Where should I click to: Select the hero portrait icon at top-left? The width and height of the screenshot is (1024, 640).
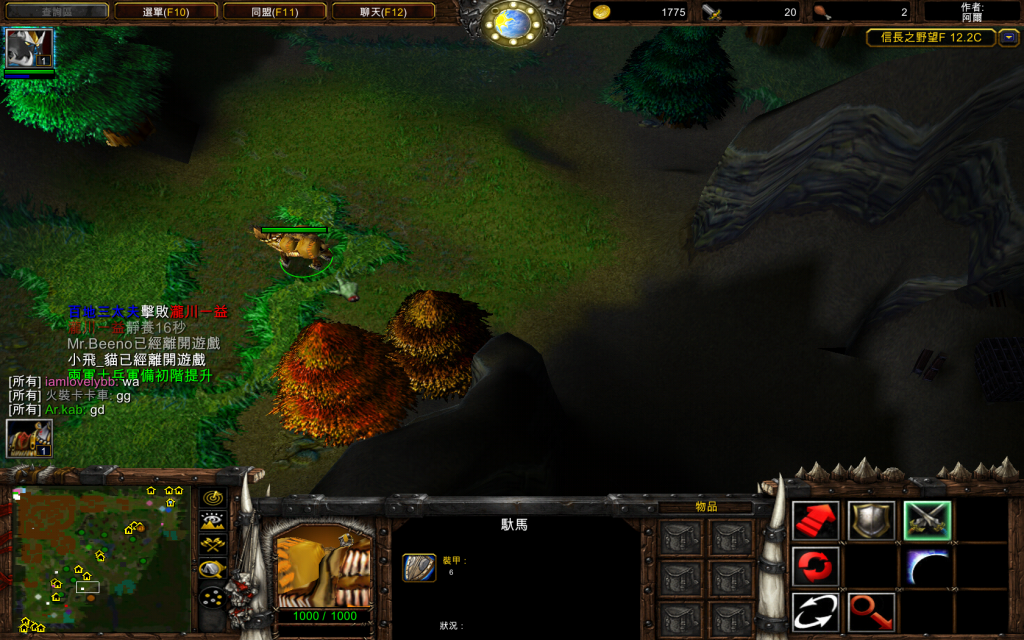29,48
